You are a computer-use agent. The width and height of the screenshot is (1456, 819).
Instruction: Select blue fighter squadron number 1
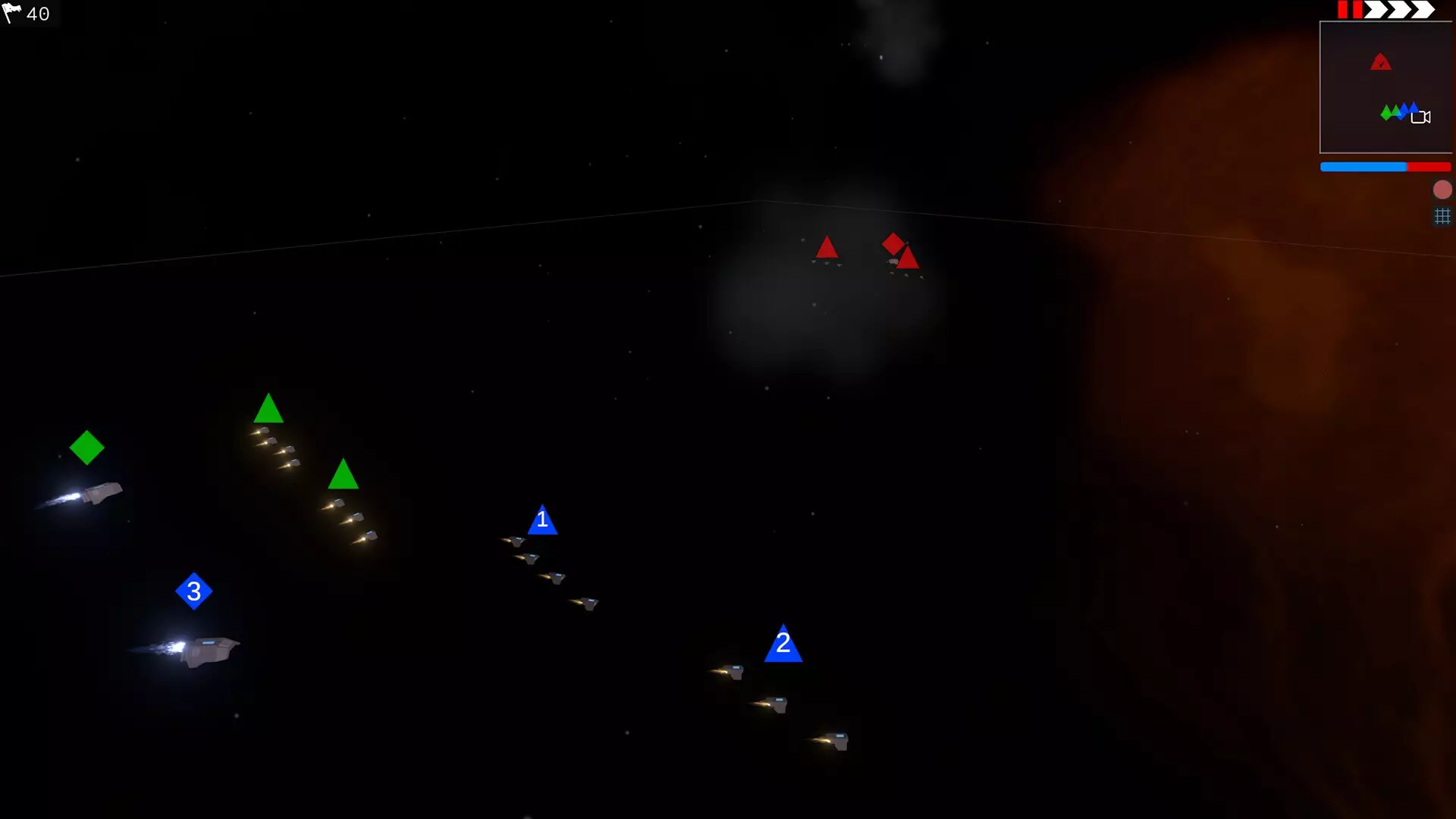coord(543,522)
